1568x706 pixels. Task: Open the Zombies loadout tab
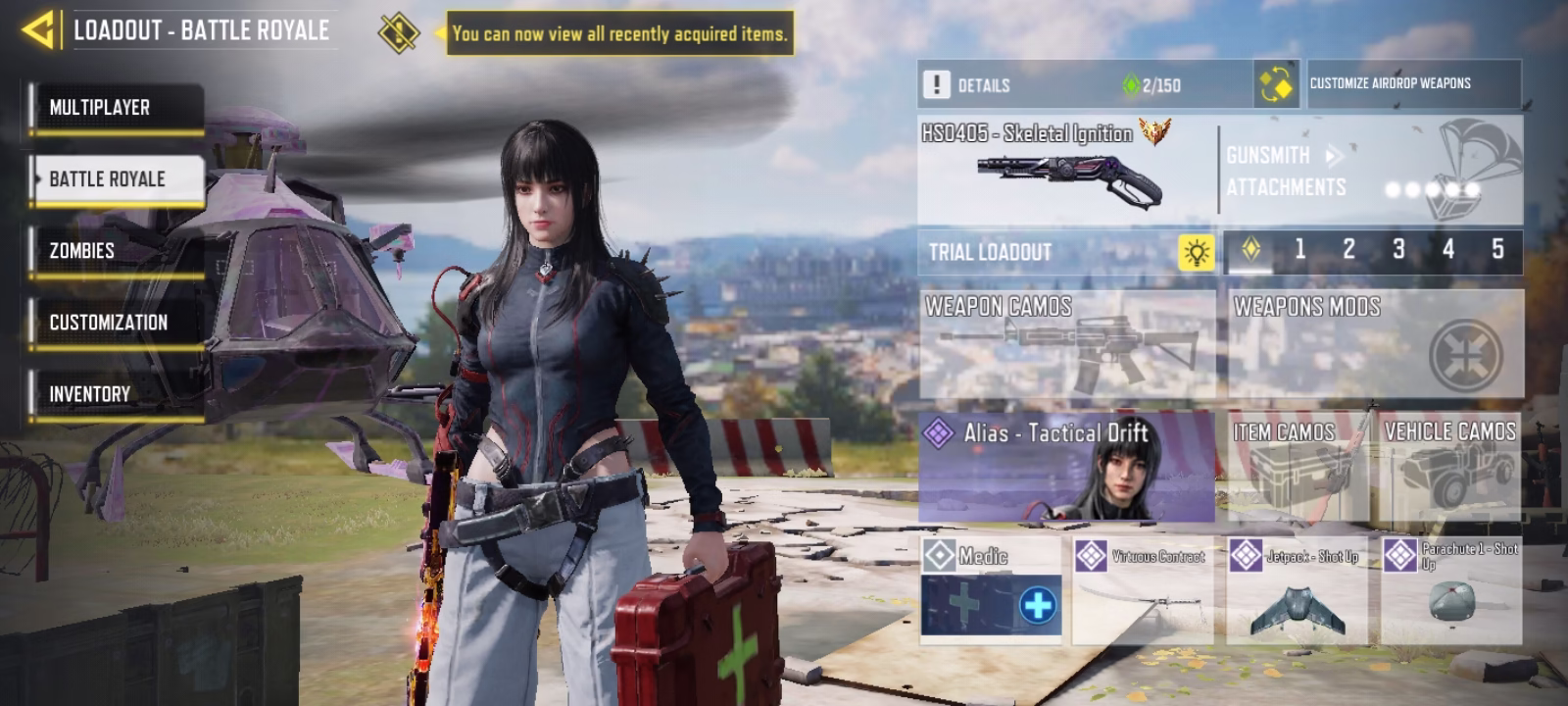117,251
